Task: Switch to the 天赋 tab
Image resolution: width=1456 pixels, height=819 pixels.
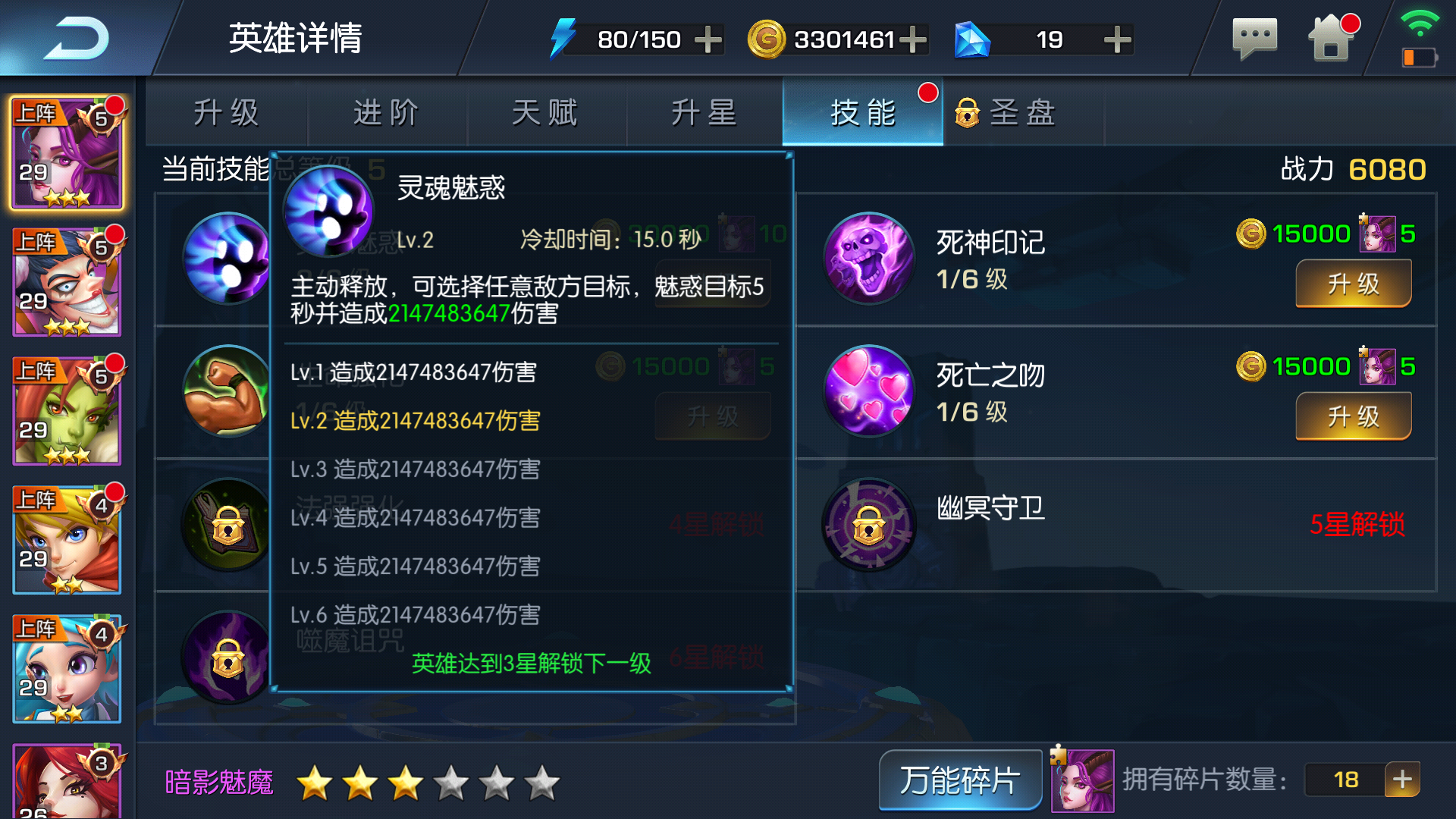Action: tap(546, 112)
